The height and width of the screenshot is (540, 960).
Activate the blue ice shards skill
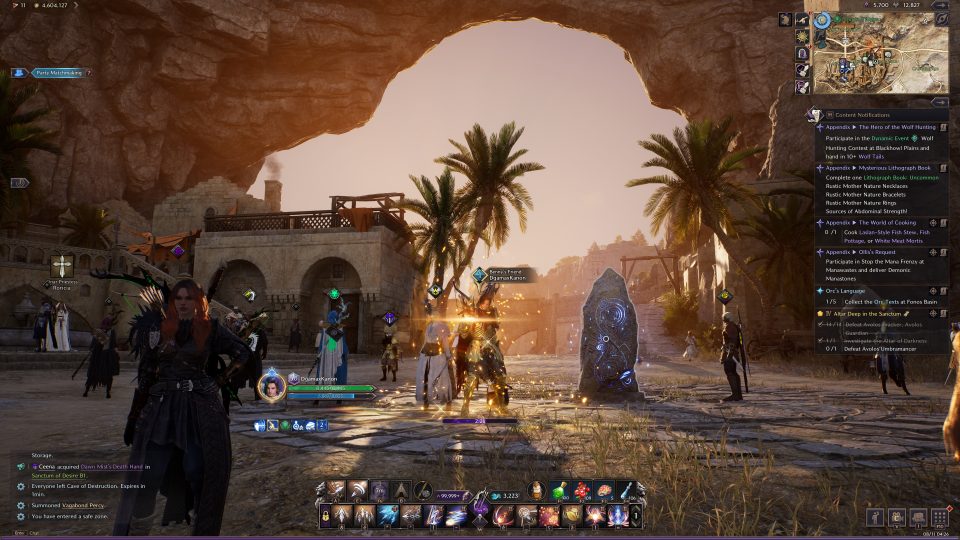coord(387,515)
